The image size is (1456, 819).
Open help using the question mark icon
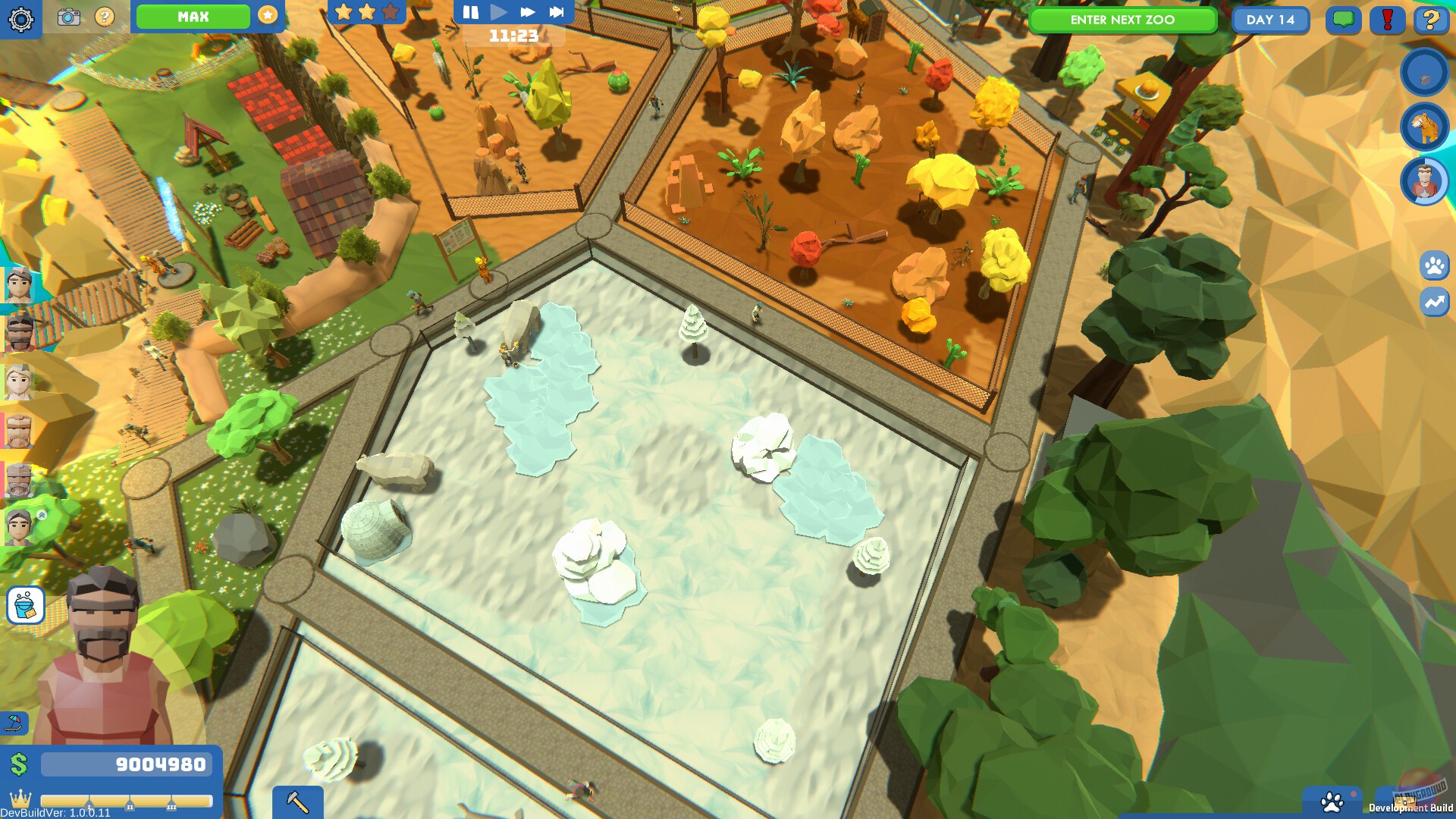pyautogui.click(x=1430, y=20)
